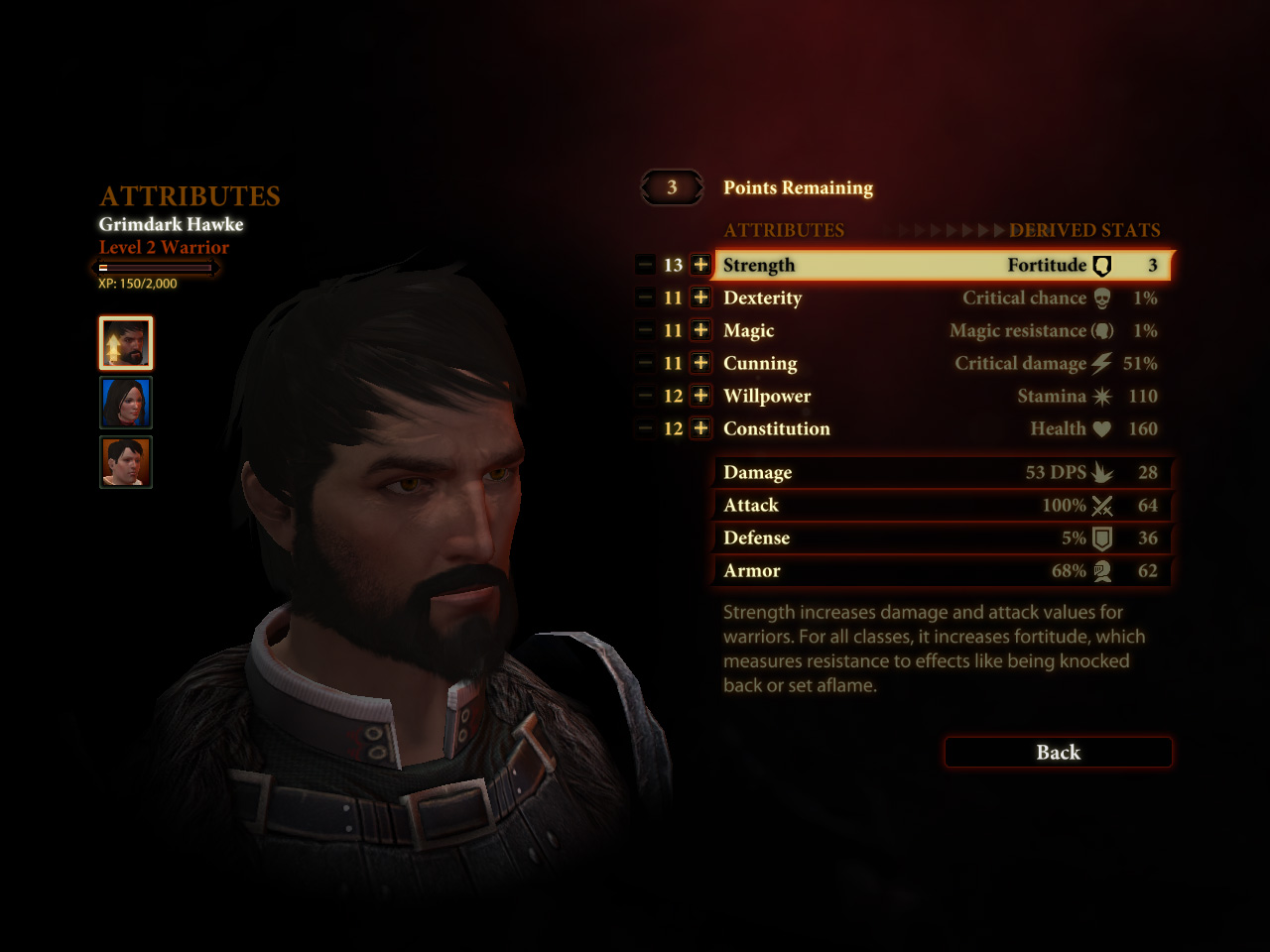Increase Strength with the plus button
The width and height of the screenshot is (1270, 952).
tap(700, 265)
